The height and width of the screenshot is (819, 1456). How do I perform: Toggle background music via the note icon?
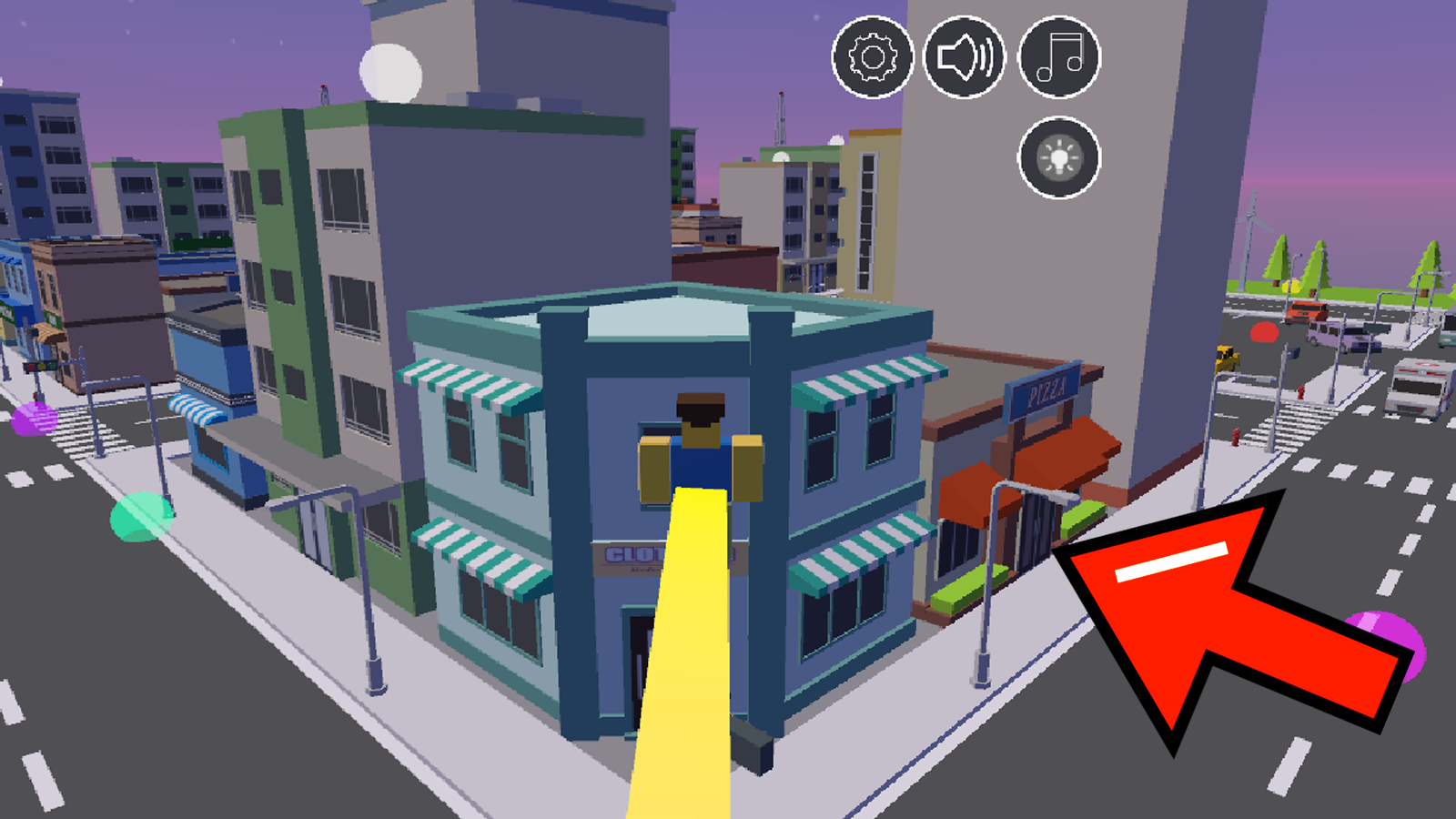[x=1058, y=56]
